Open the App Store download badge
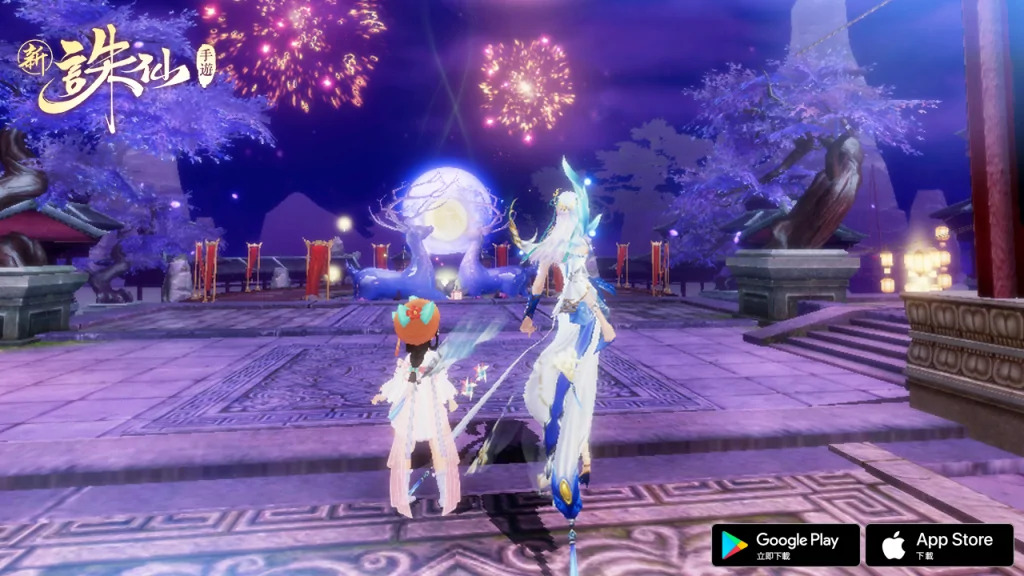Image resolution: width=1024 pixels, height=576 pixels. tap(939, 545)
